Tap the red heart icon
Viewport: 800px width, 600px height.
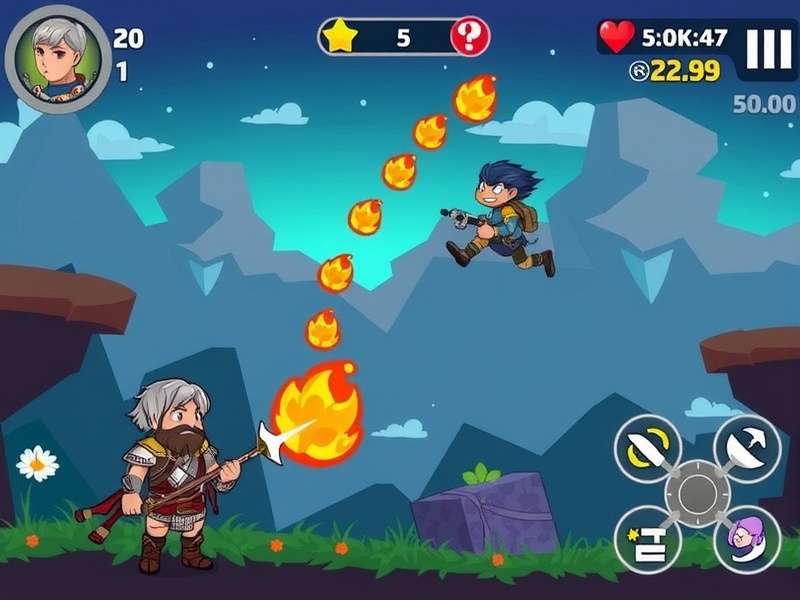(617, 37)
